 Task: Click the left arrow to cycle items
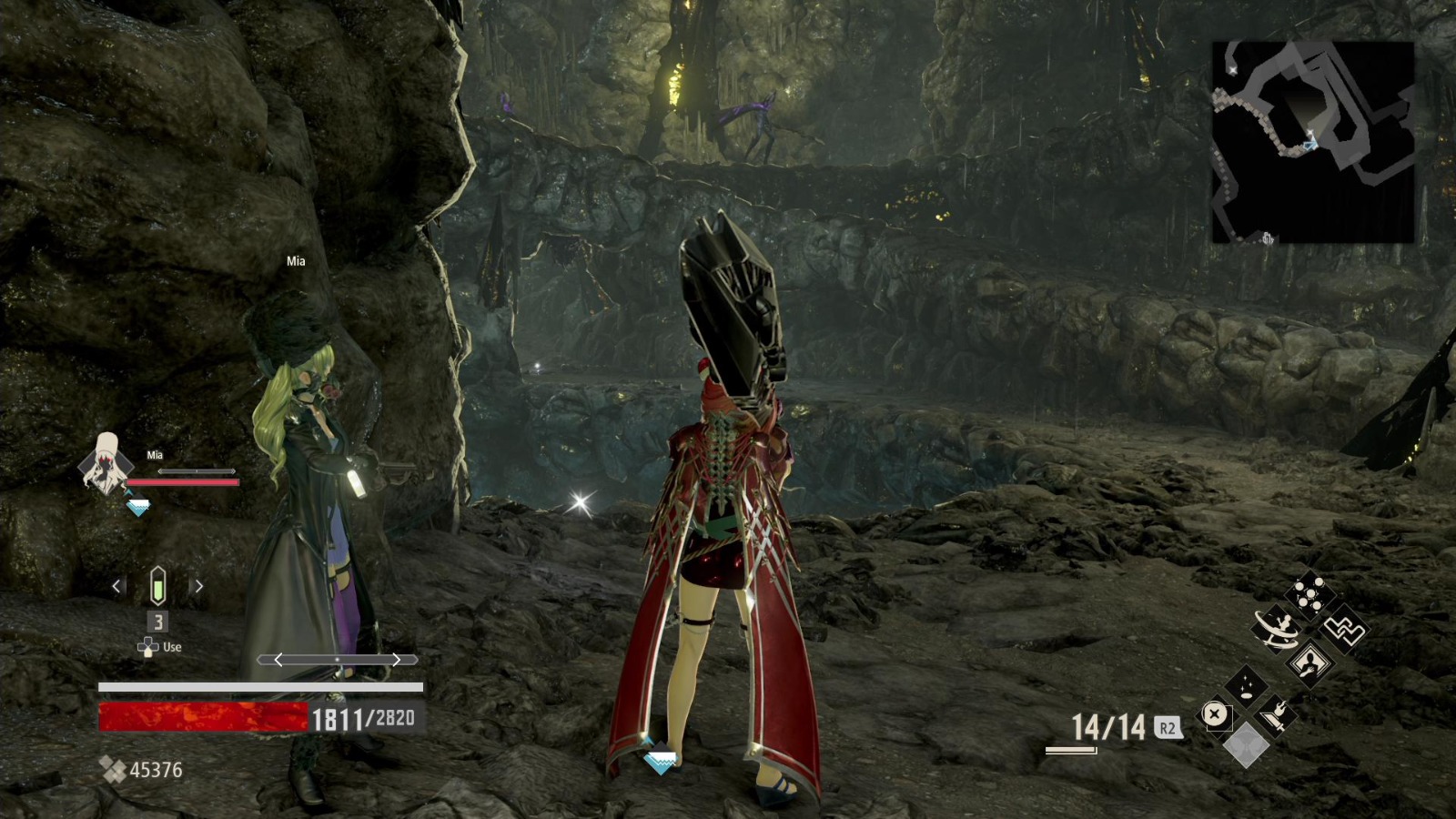pyautogui.click(x=116, y=586)
